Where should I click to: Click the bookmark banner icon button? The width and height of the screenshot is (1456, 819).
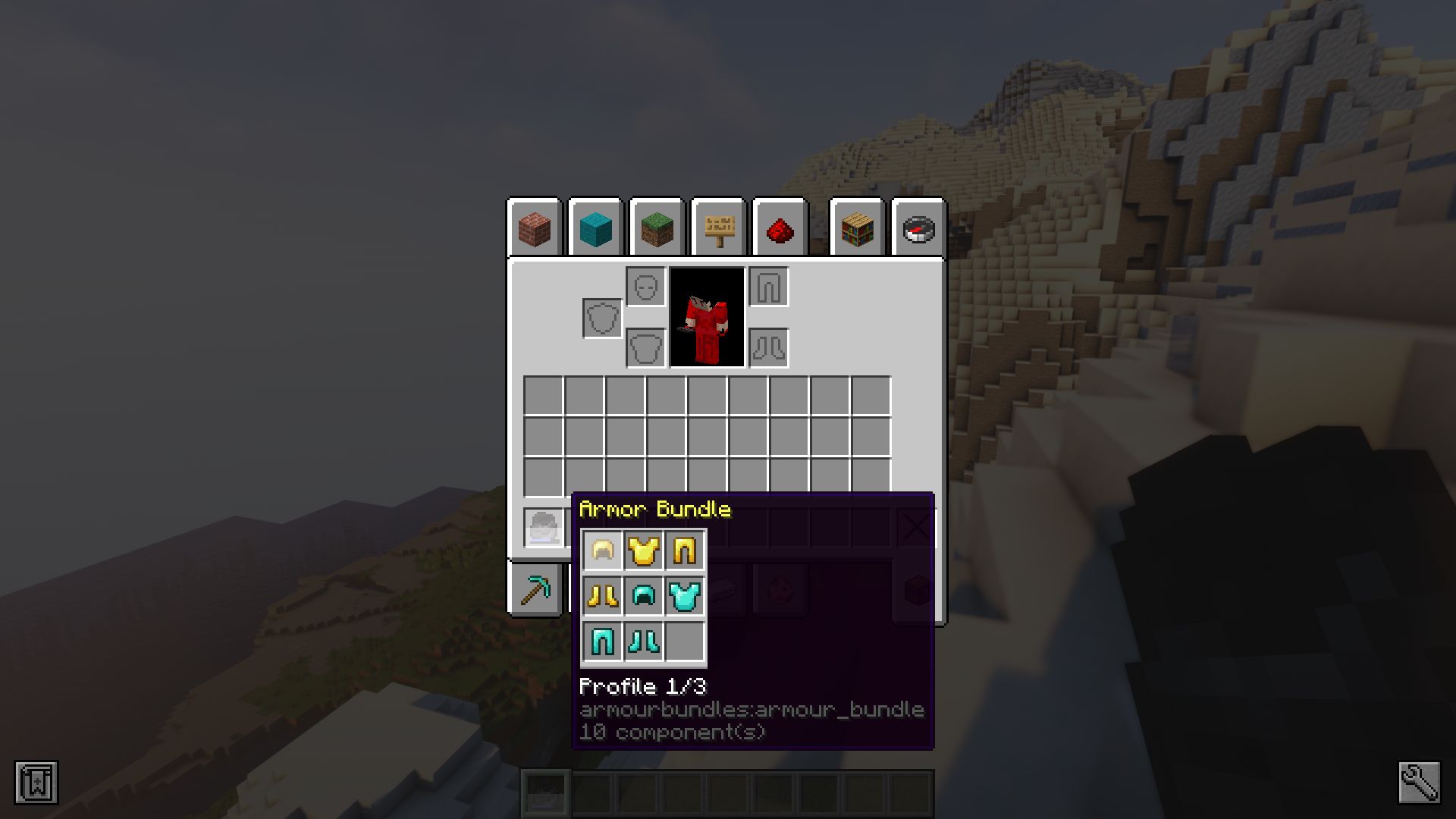[36, 783]
